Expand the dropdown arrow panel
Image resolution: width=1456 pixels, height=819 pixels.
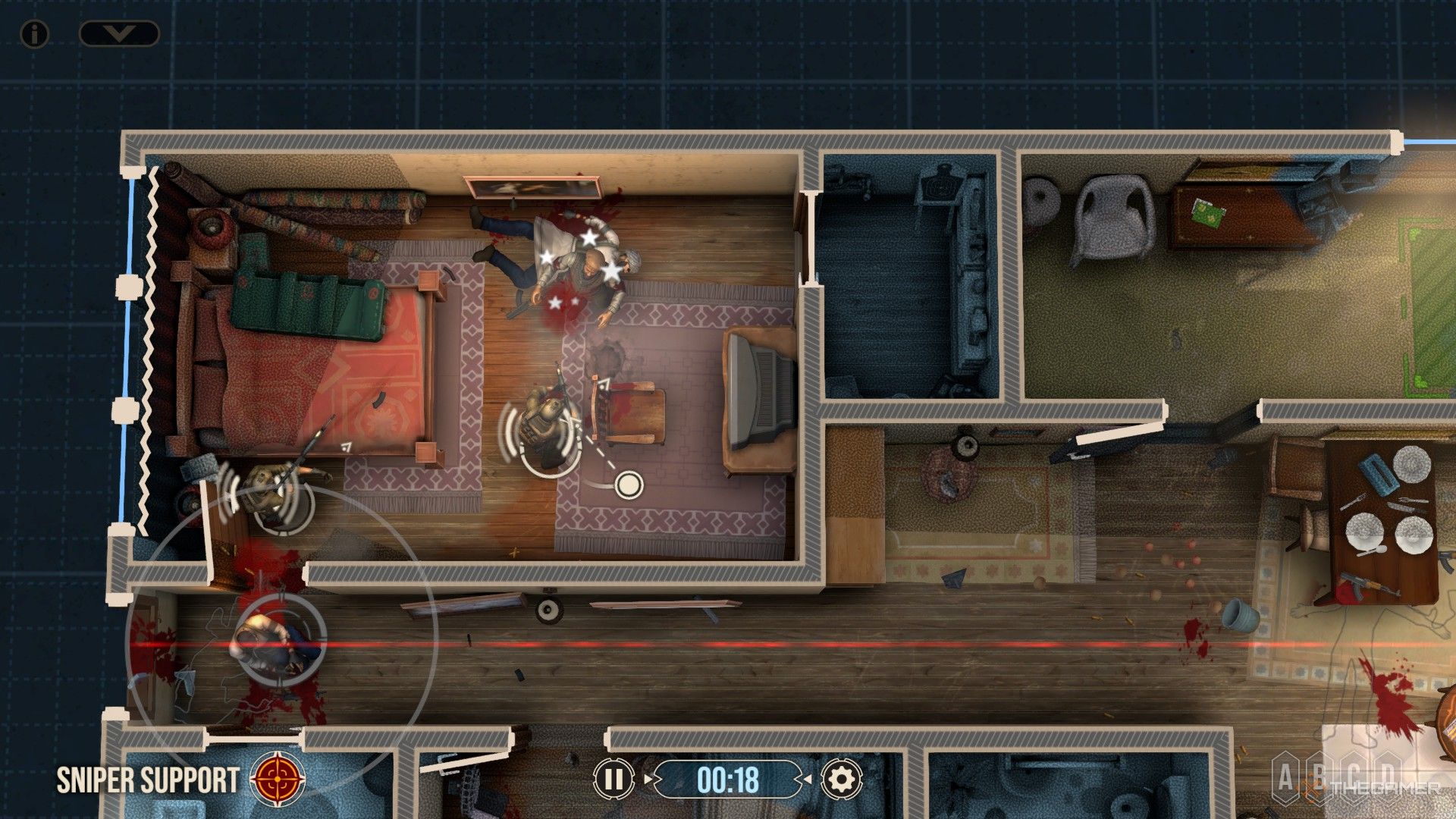(119, 33)
